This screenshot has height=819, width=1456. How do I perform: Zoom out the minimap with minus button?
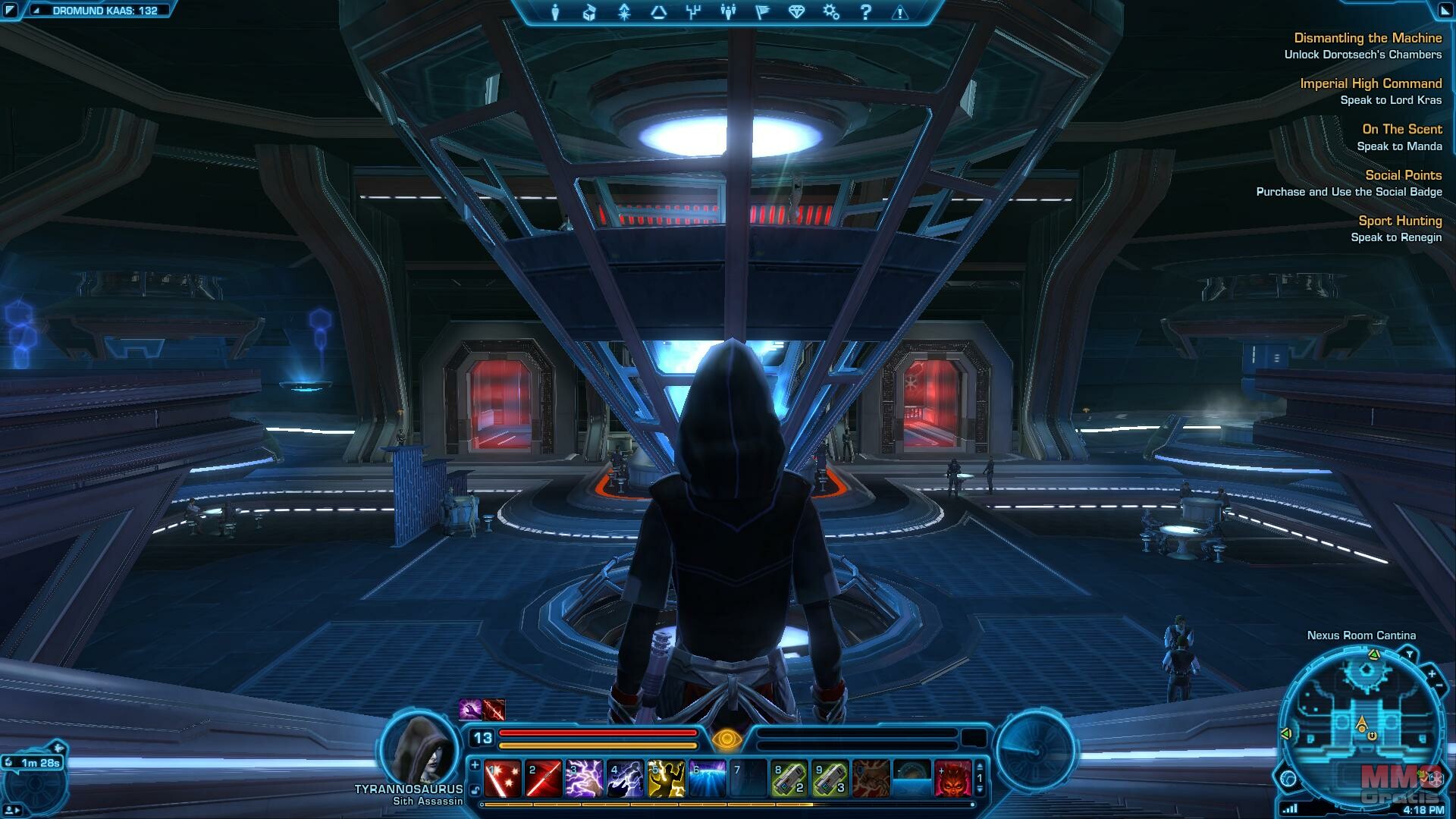[1439, 686]
